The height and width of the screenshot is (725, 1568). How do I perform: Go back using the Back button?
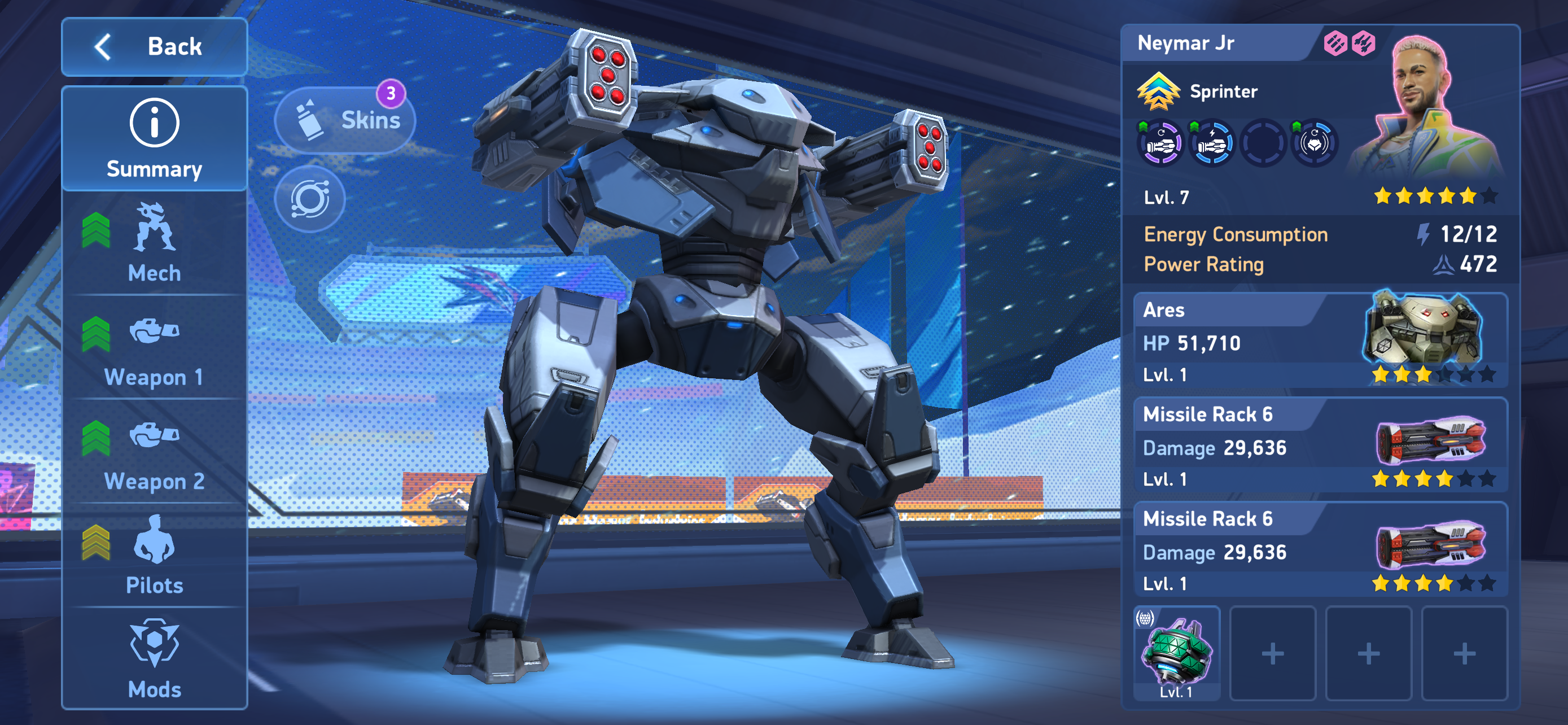(x=154, y=46)
